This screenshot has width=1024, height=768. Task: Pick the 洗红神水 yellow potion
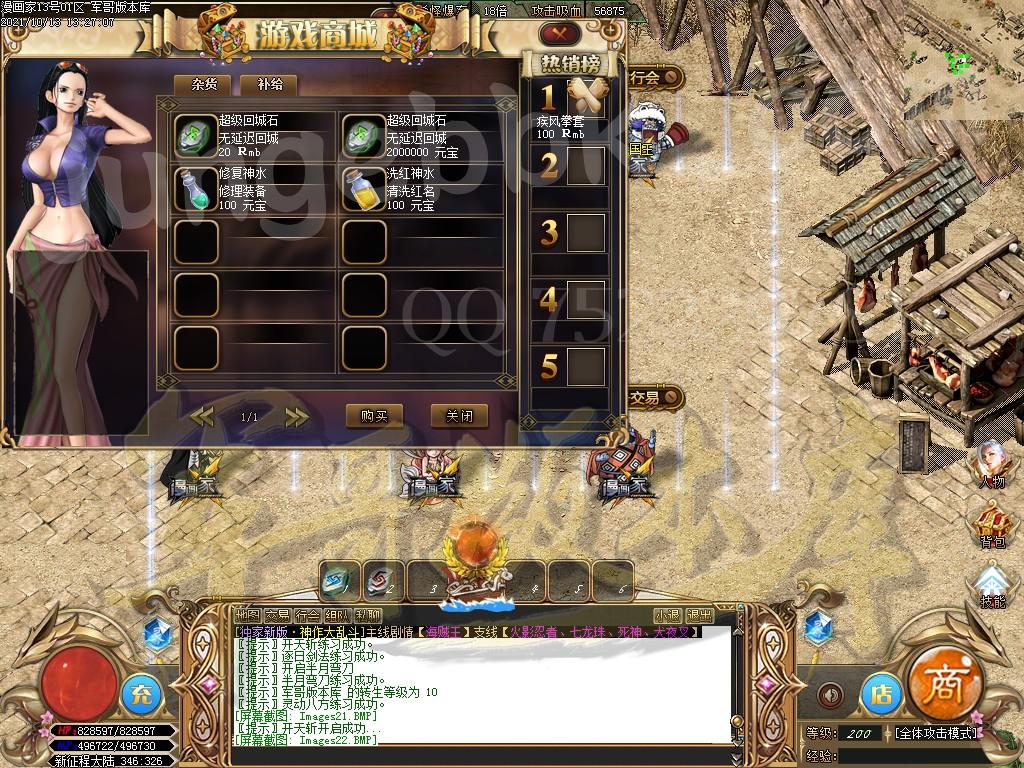[x=364, y=189]
